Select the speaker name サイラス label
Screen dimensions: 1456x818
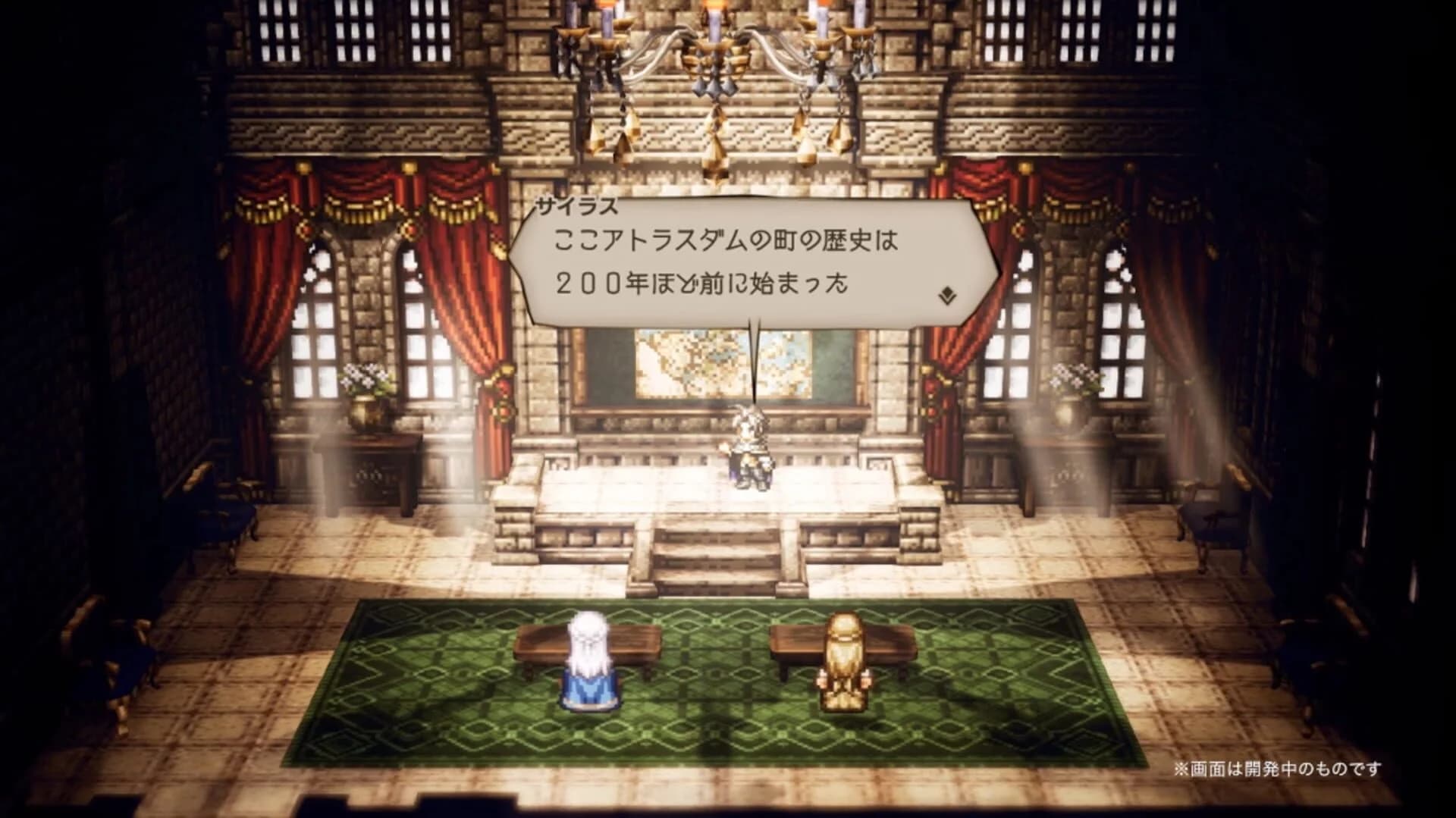coord(579,205)
